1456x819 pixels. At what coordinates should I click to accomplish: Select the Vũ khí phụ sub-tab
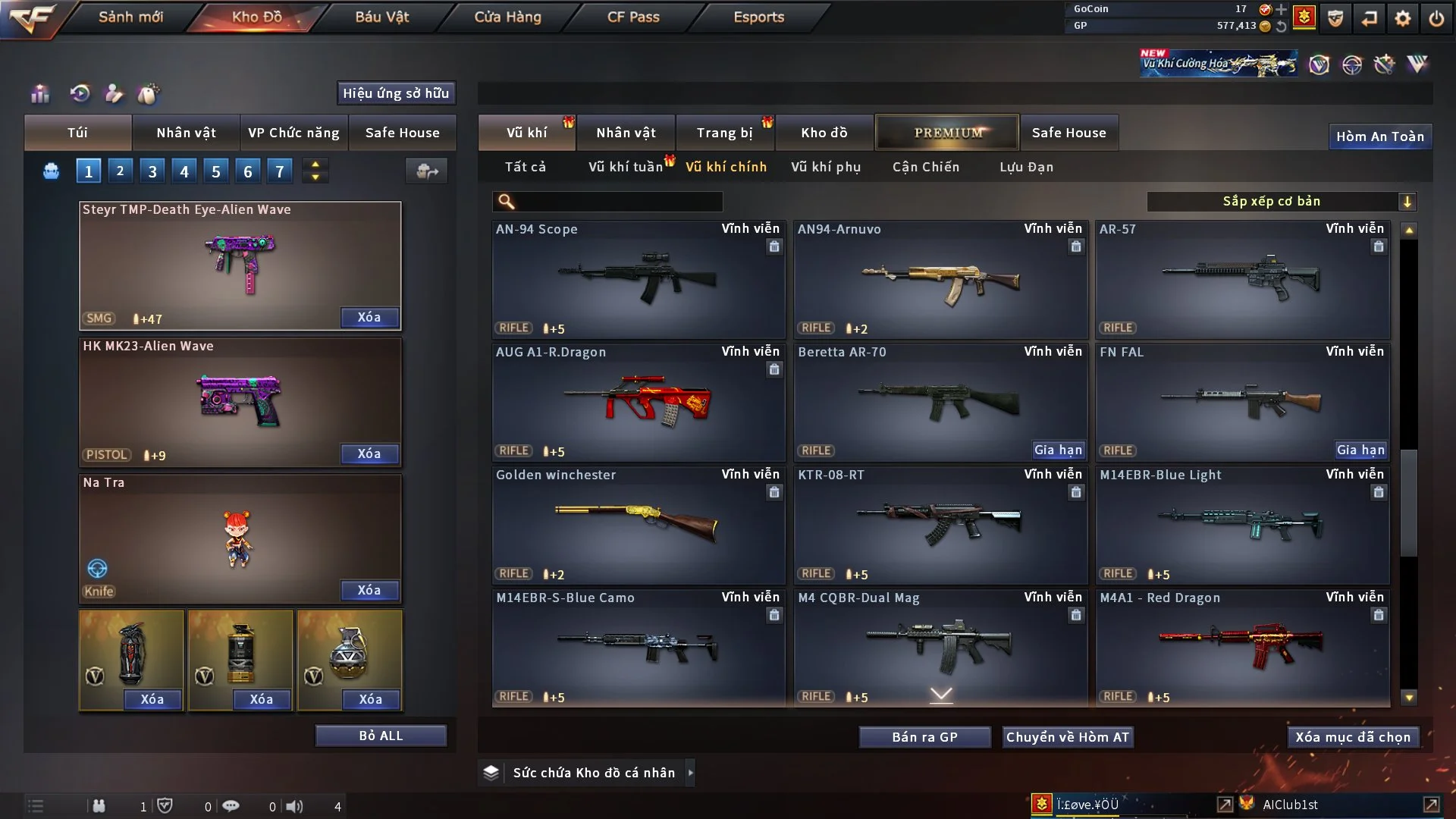pos(826,167)
